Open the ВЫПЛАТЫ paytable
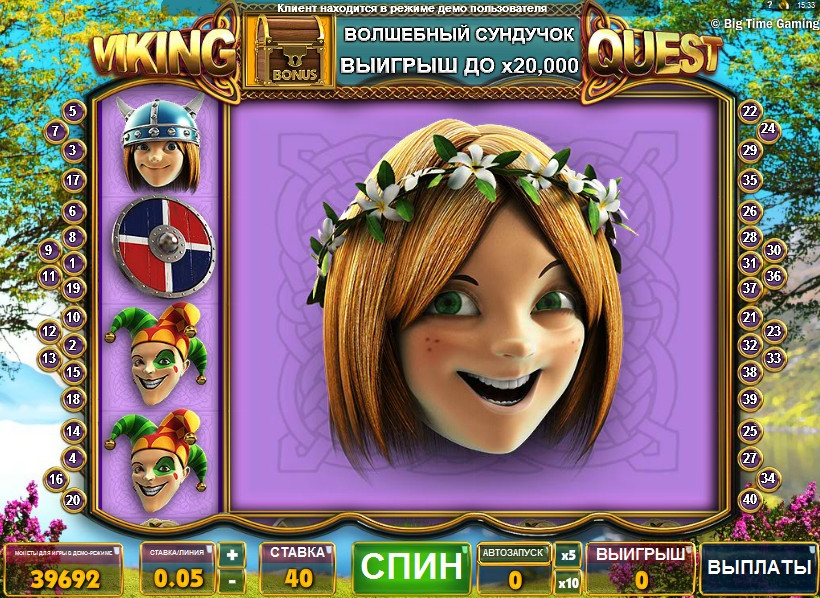Image resolution: width=820 pixels, height=598 pixels. click(x=759, y=567)
